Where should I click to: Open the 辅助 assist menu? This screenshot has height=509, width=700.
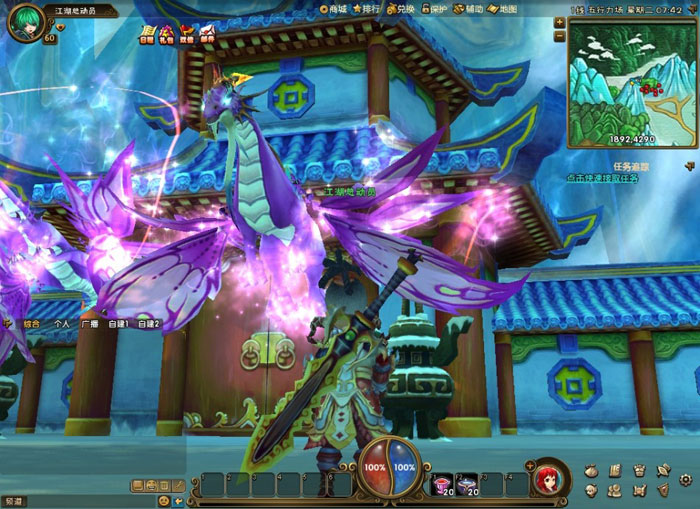click(469, 9)
